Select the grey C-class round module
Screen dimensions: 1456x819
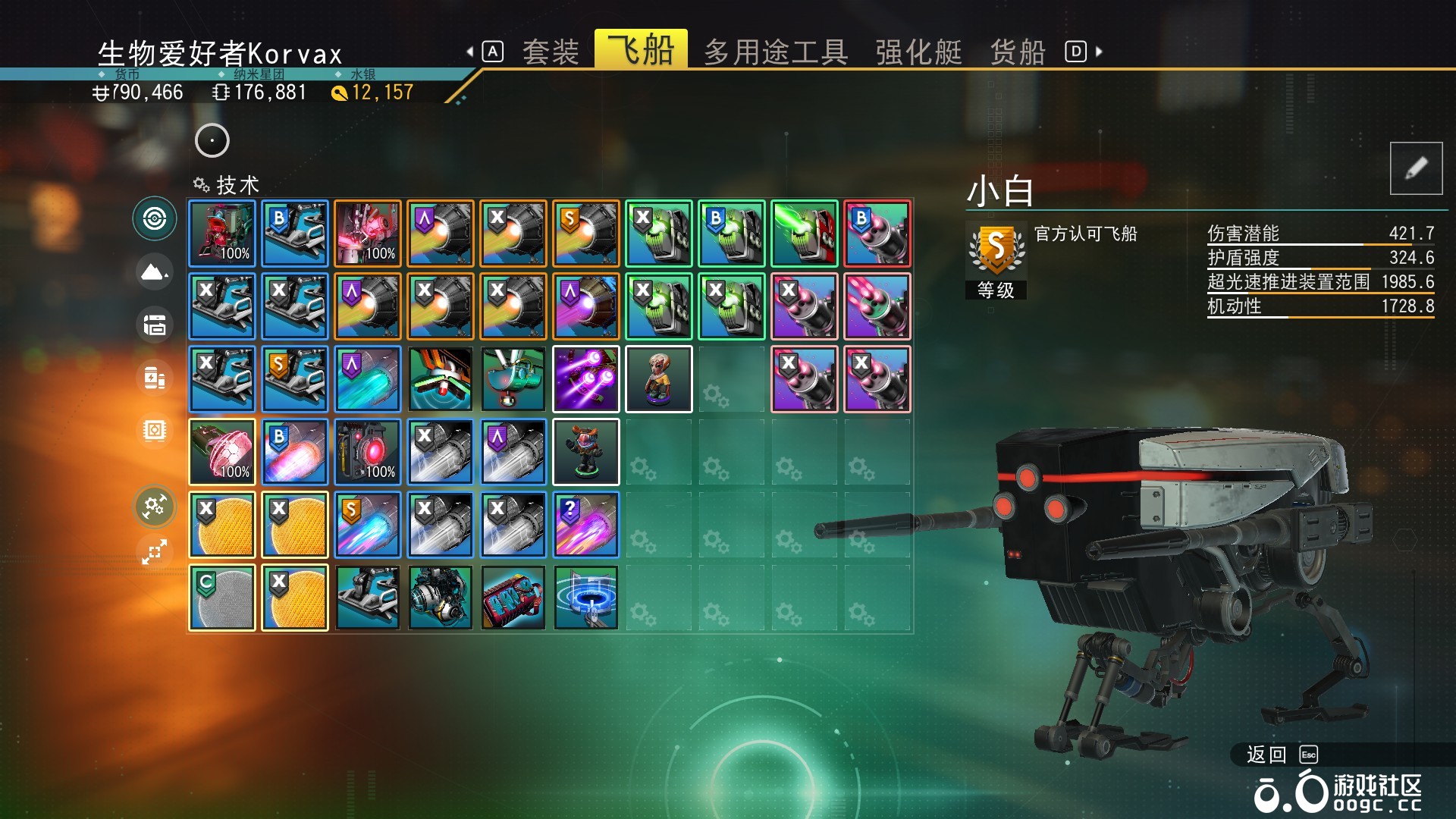click(x=221, y=598)
